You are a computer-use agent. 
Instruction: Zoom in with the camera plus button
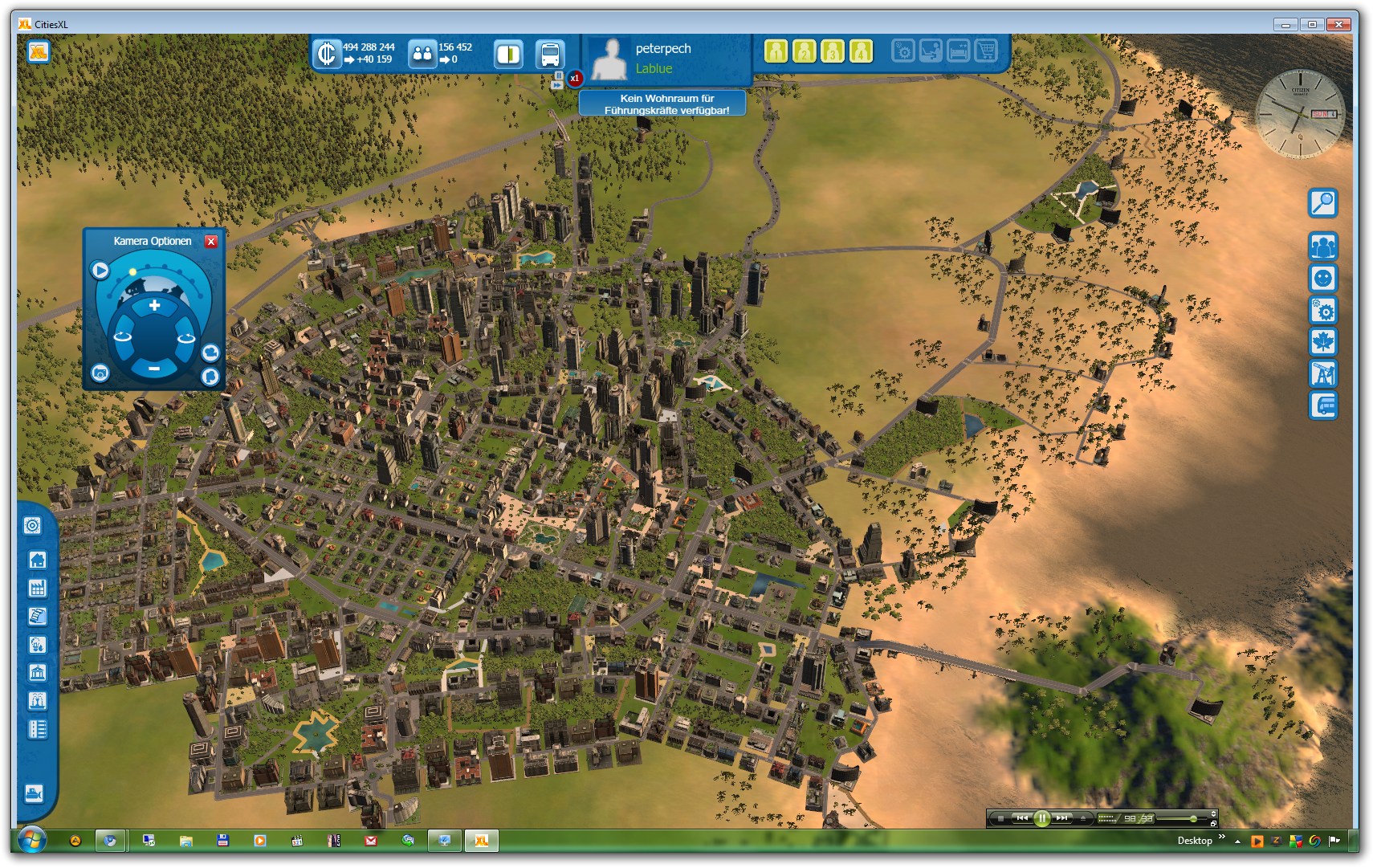pyautogui.click(x=154, y=306)
